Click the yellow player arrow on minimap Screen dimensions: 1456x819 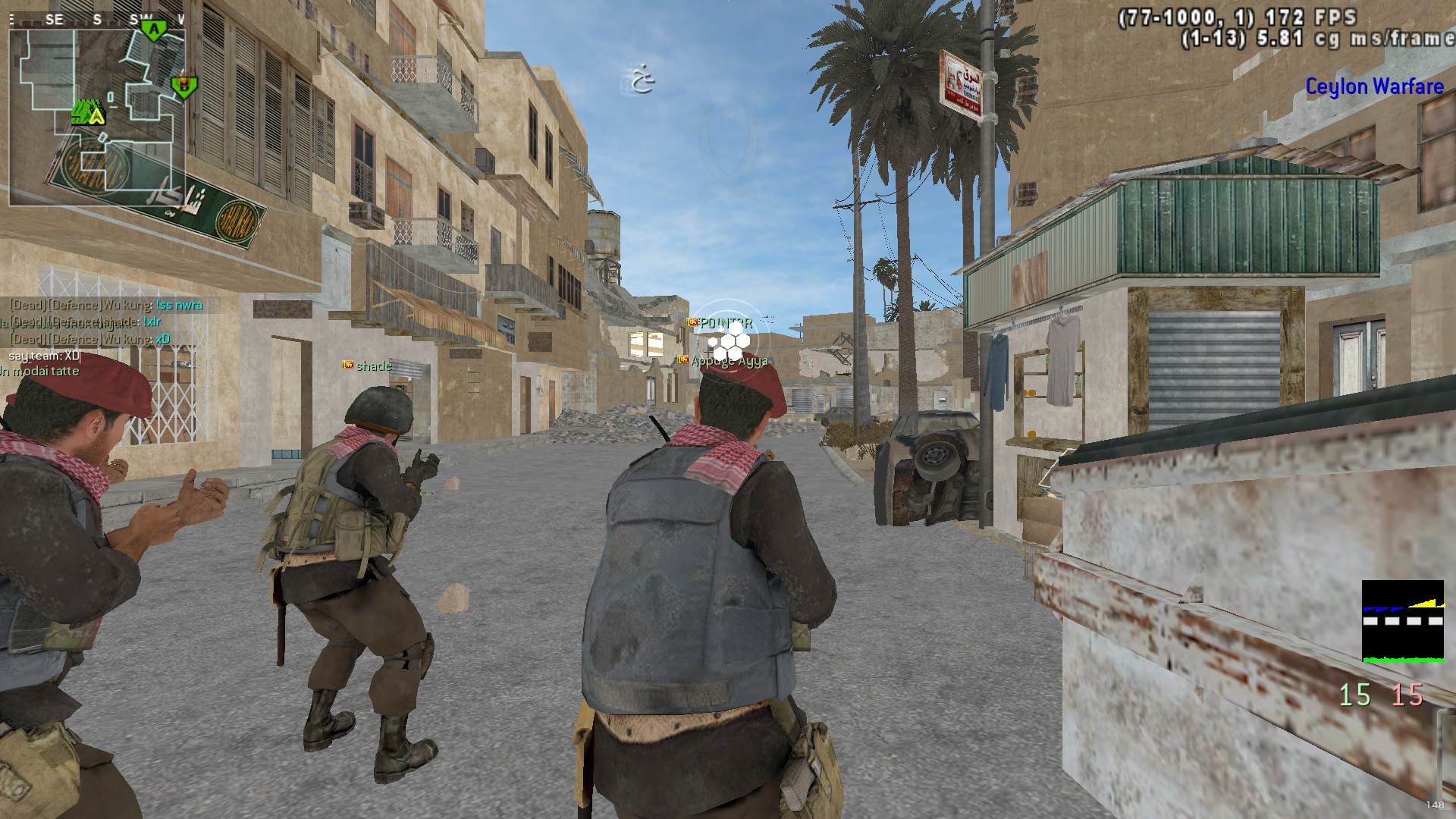[x=96, y=115]
